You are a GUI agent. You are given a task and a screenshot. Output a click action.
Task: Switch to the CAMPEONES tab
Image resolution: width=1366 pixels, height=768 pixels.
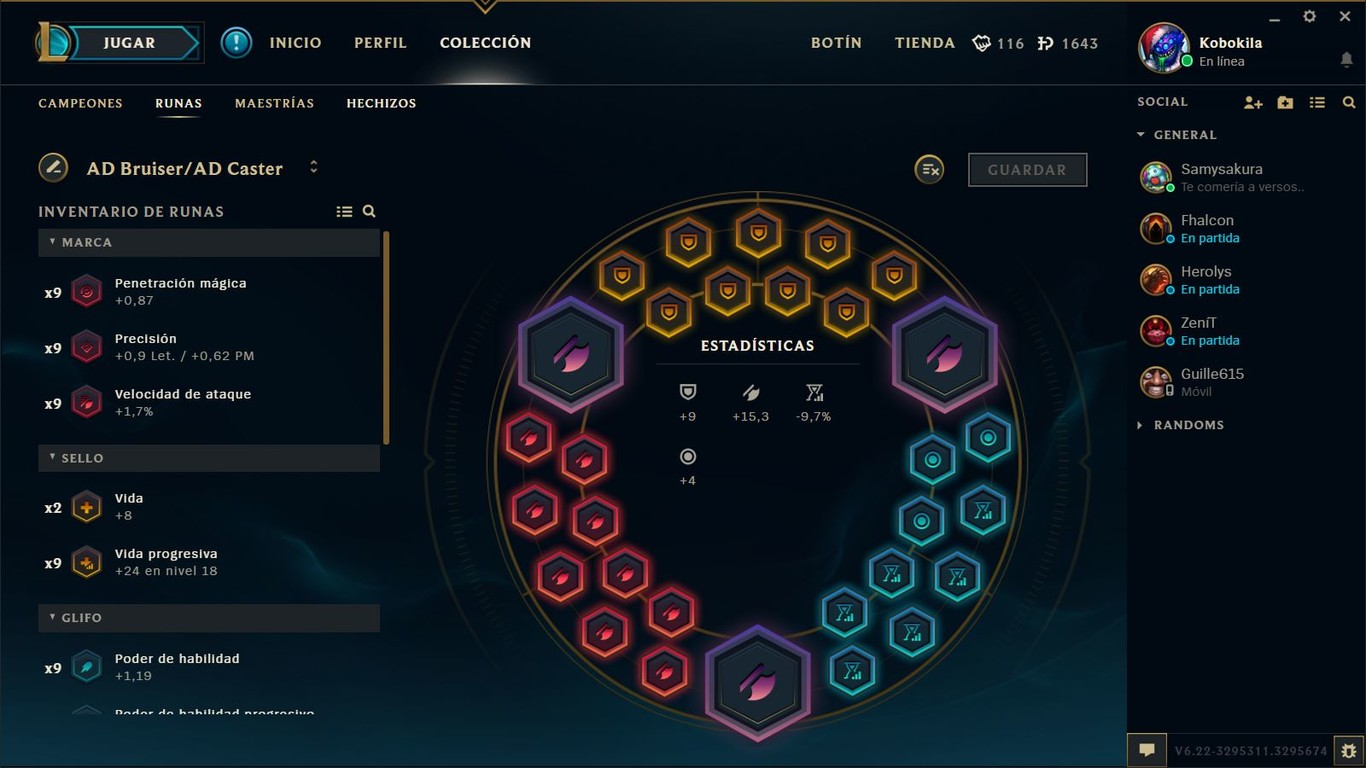tap(80, 103)
